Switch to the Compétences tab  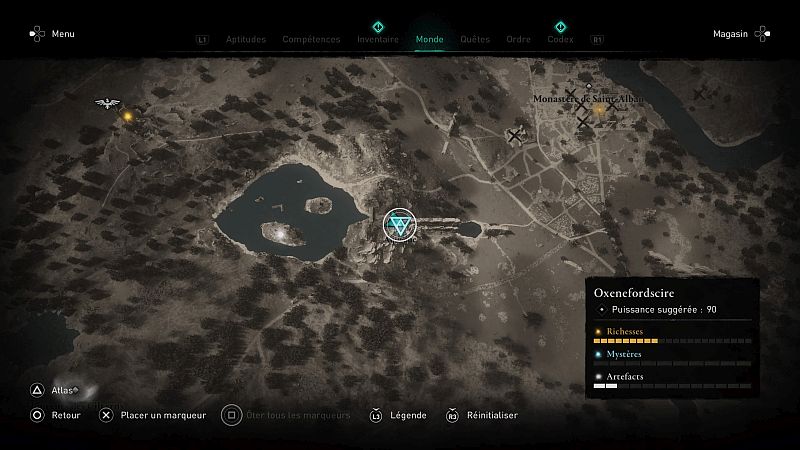[312, 40]
